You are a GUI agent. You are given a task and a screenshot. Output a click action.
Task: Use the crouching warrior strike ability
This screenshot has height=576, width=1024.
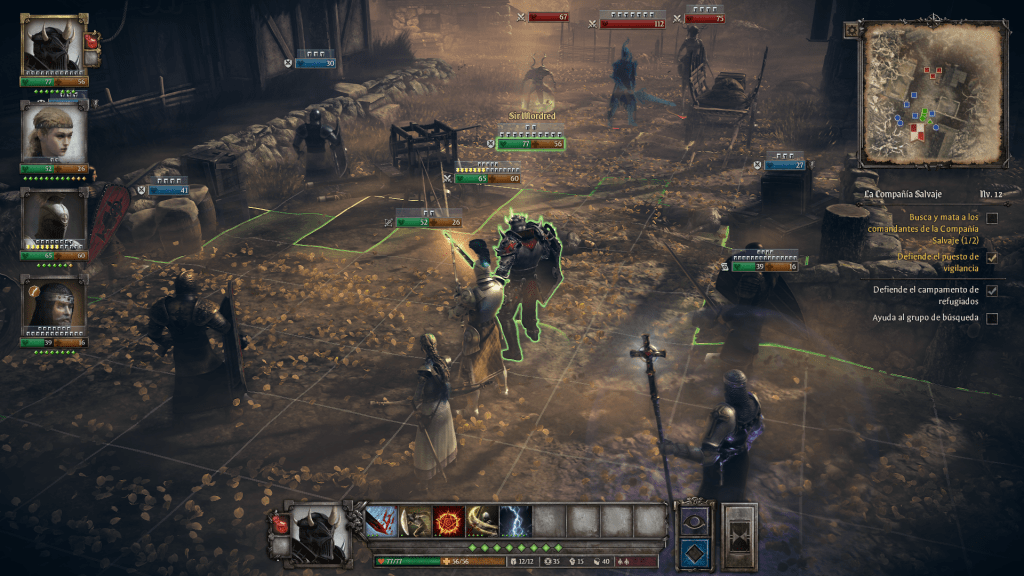(416, 521)
